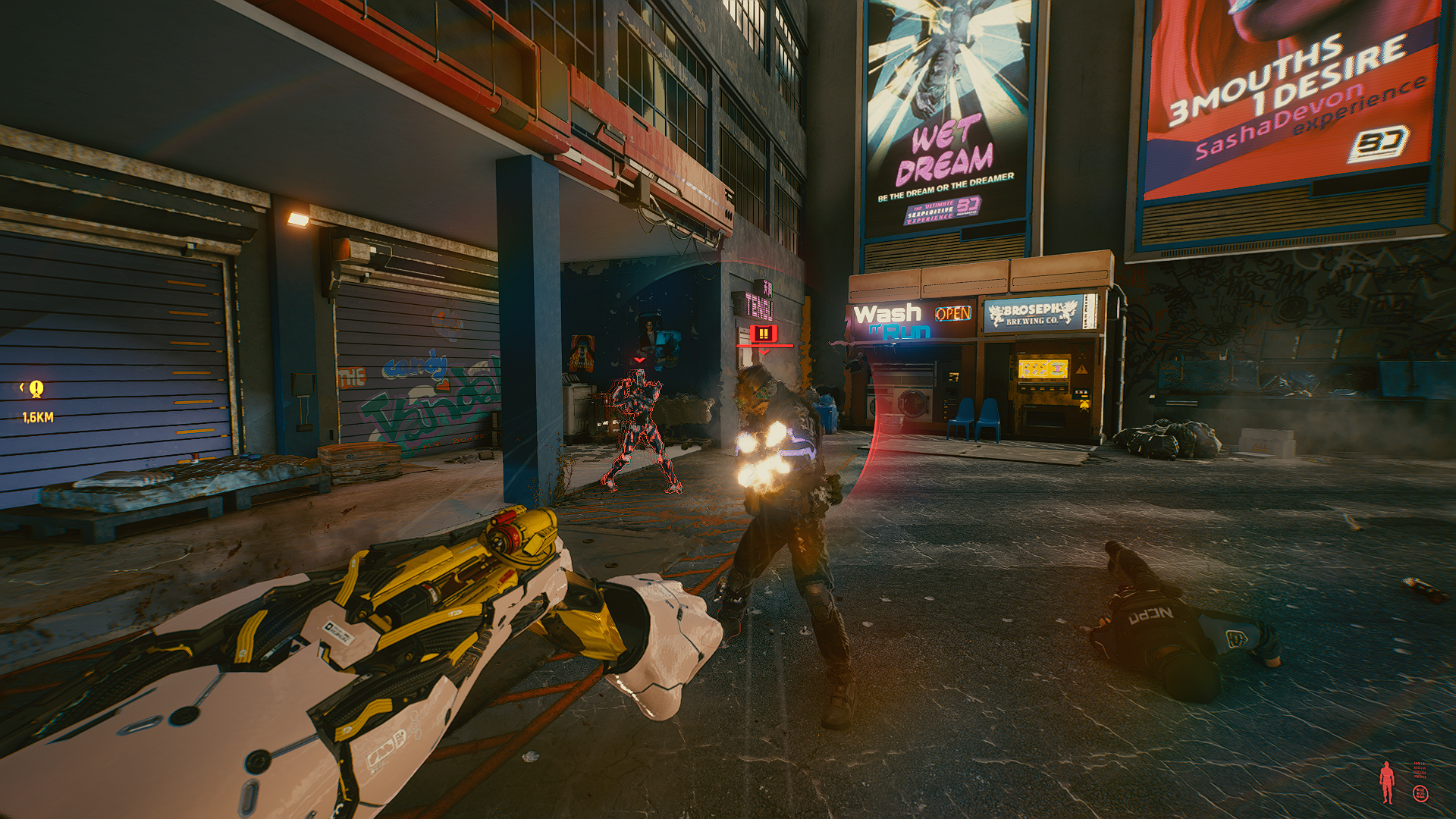1456x819 pixels.
Task: Click the red body silhouette status icon
Action: pyautogui.click(x=1387, y=782)
